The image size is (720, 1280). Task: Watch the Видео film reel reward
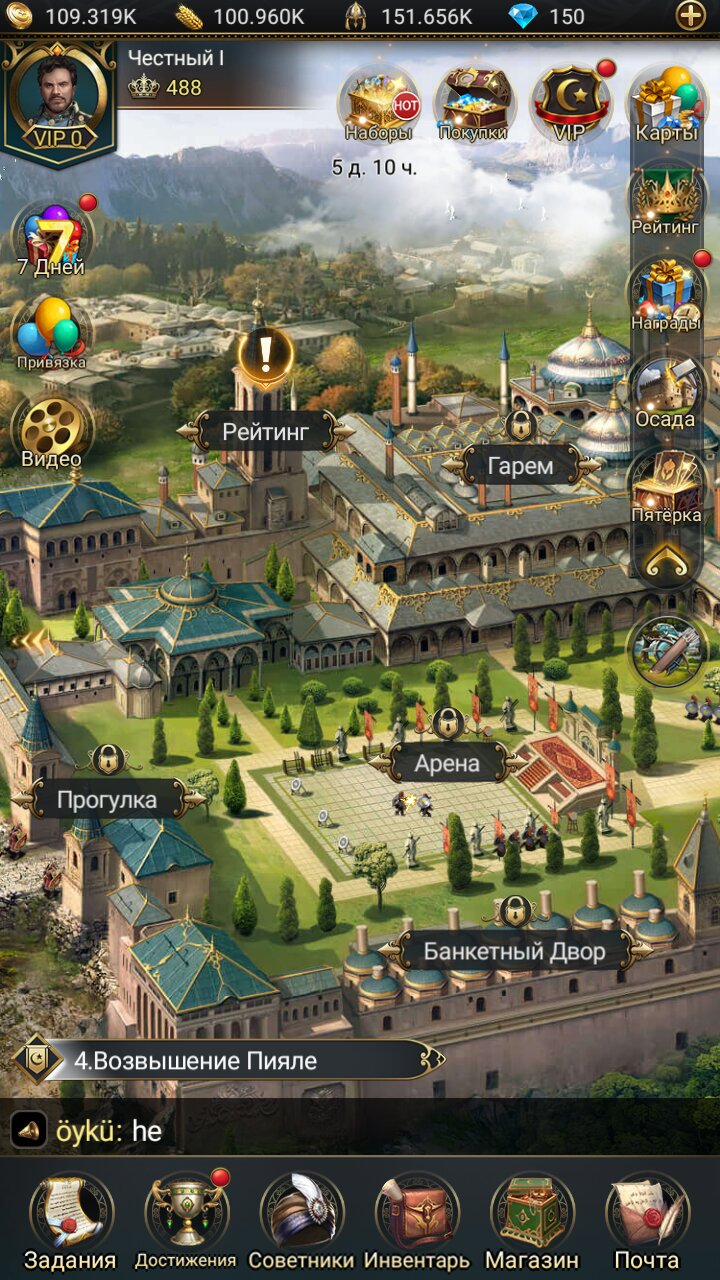click(x=51, y=432)
